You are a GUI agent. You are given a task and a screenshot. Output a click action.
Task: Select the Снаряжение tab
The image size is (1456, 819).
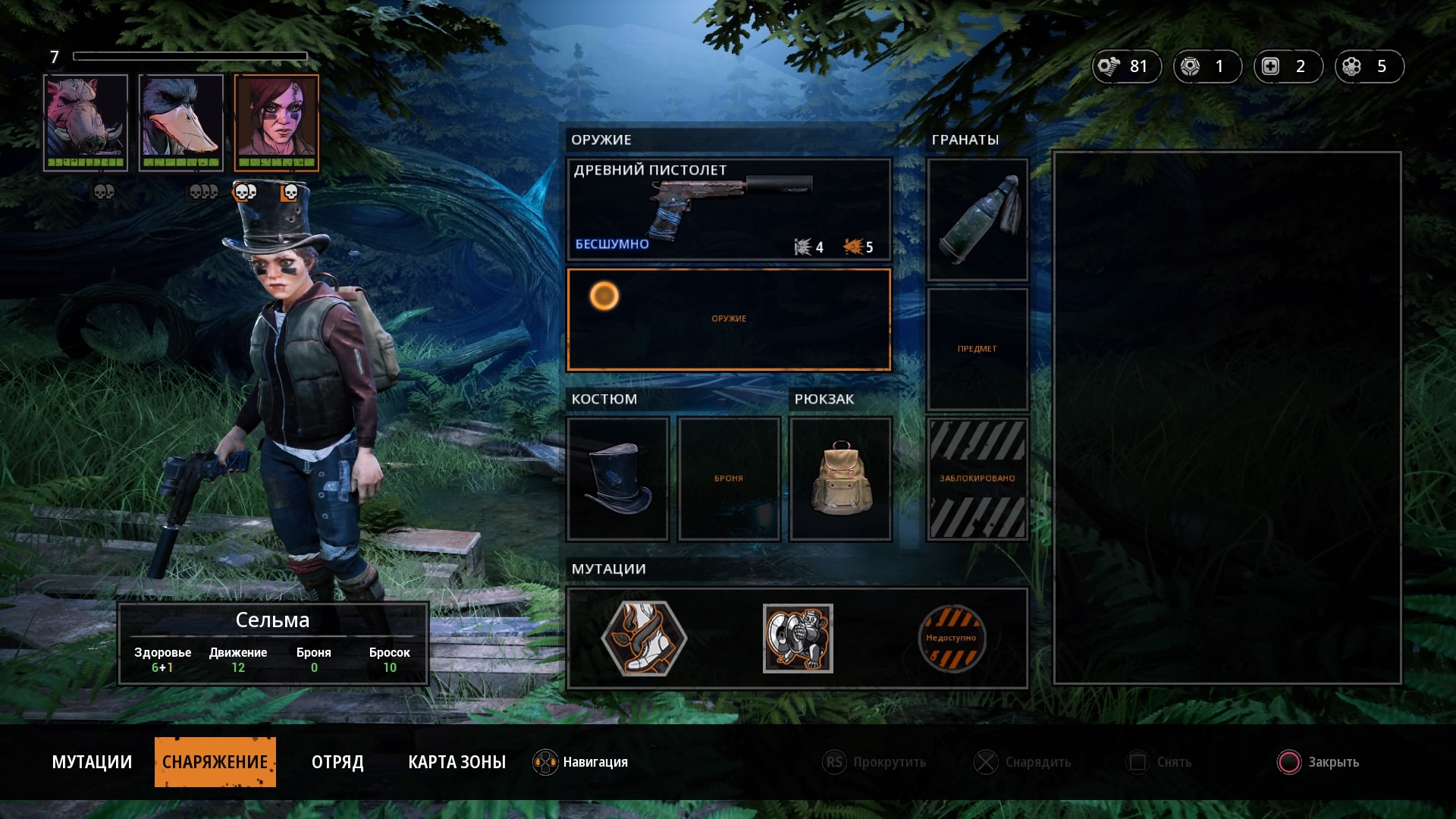[215, 762]
